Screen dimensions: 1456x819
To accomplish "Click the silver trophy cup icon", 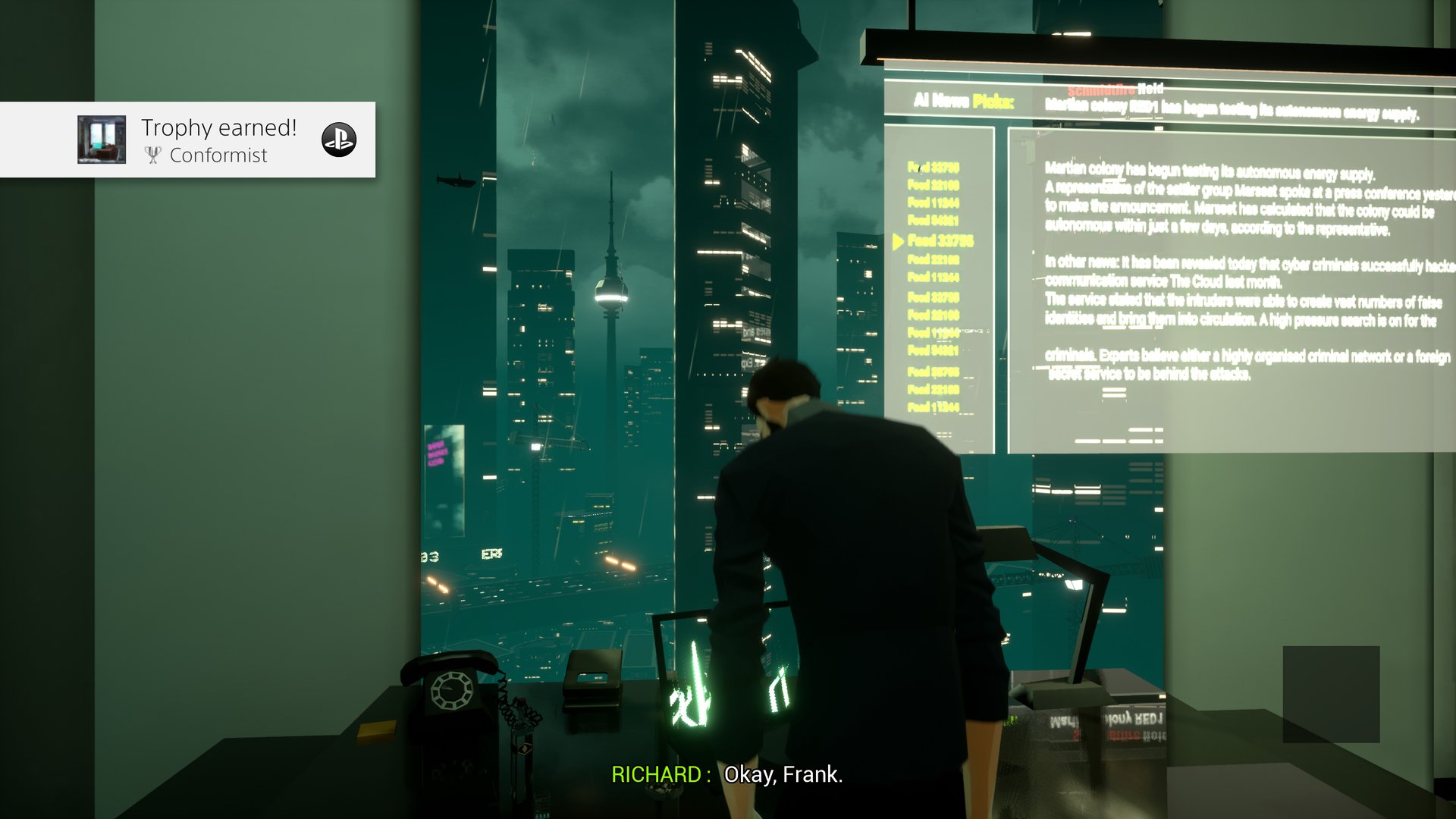I will point(153,155).
